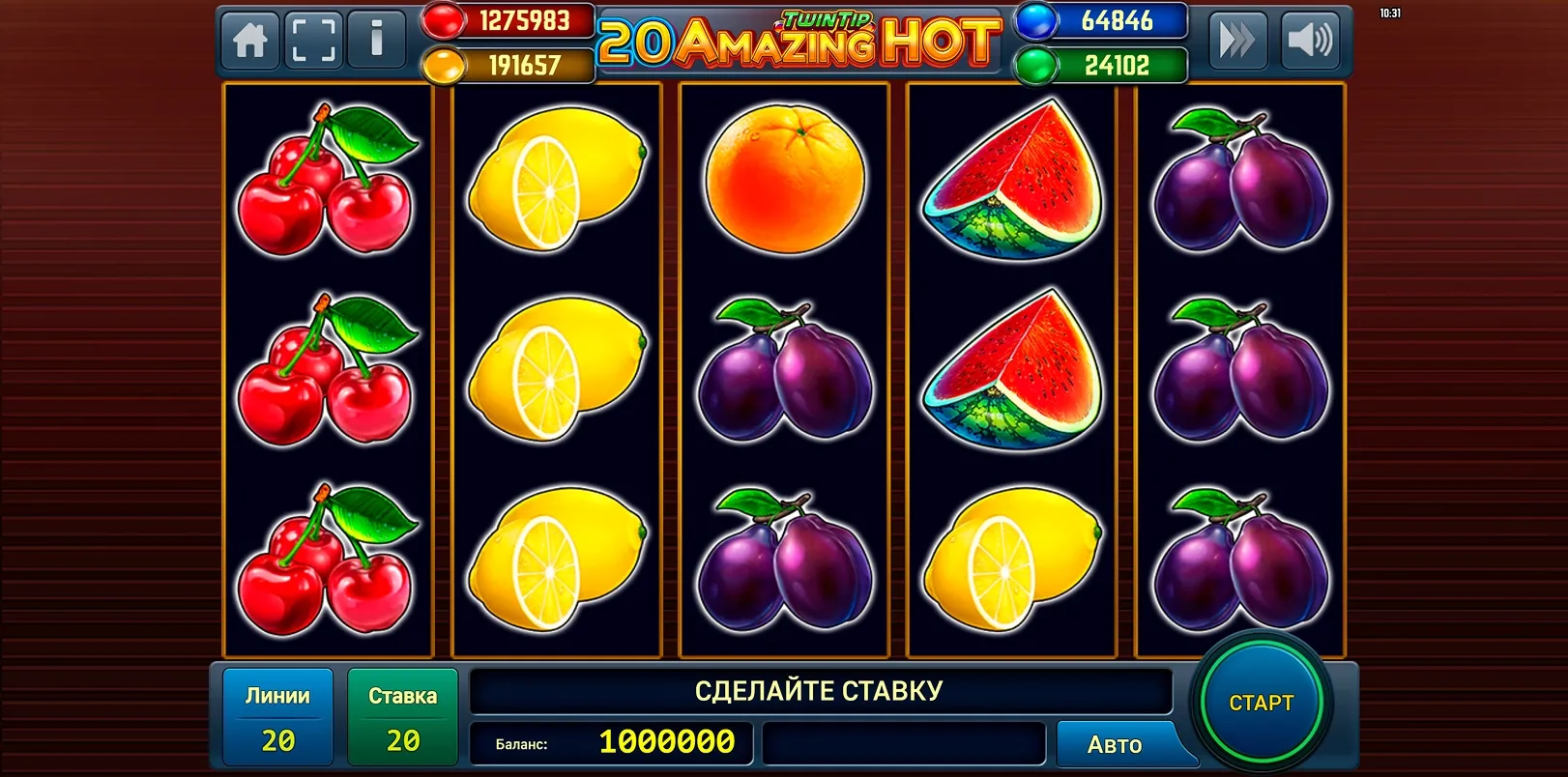Image resolution: width=1568 pixels, height=777 pixels.
Task: Open the Линии selector showing 20 lines
Action: [x=277, y=715]
